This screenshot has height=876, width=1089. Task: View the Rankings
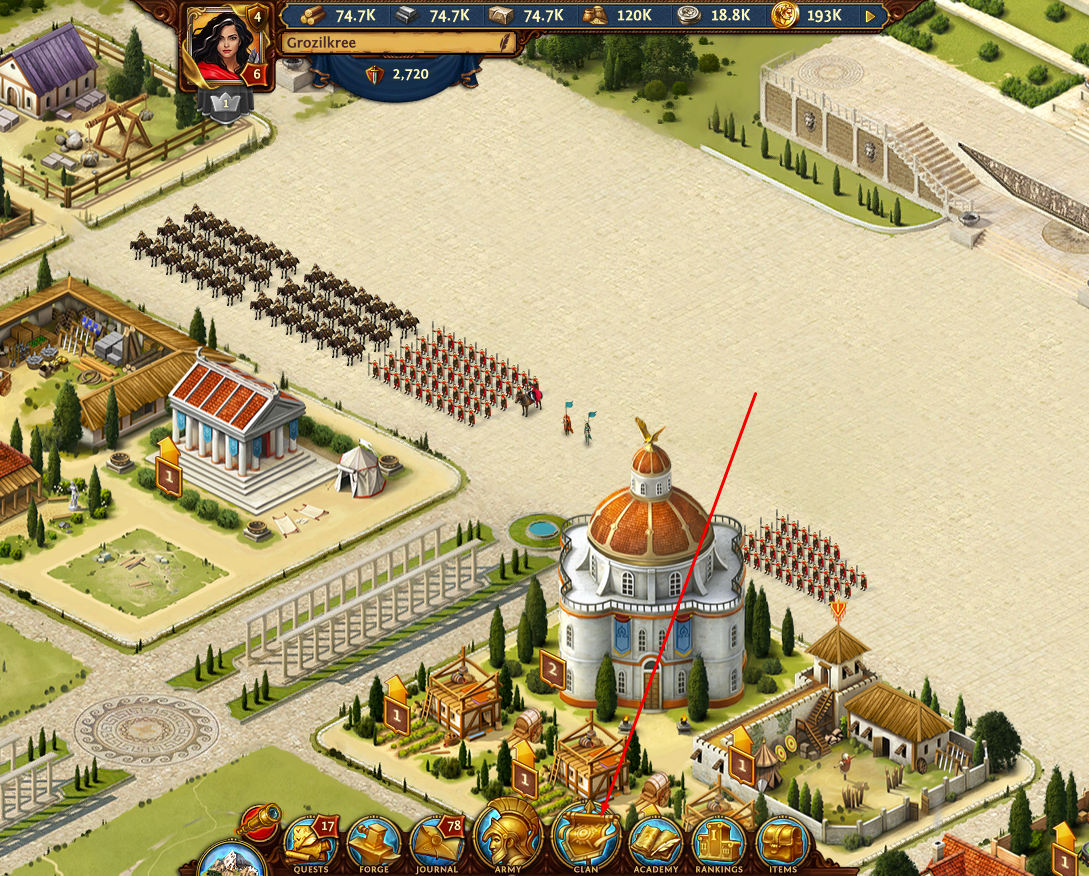coord(718,842)
